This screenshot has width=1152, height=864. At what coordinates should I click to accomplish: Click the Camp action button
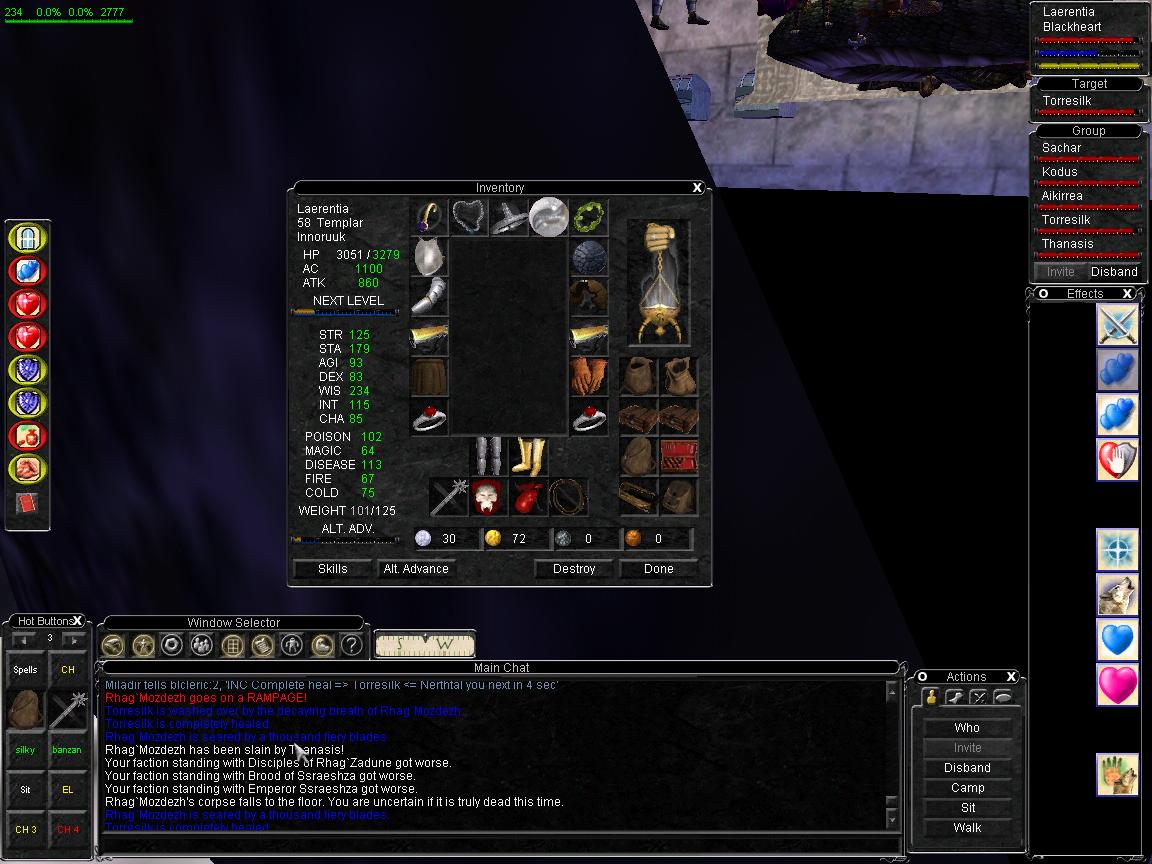click(x=967, y=788)
